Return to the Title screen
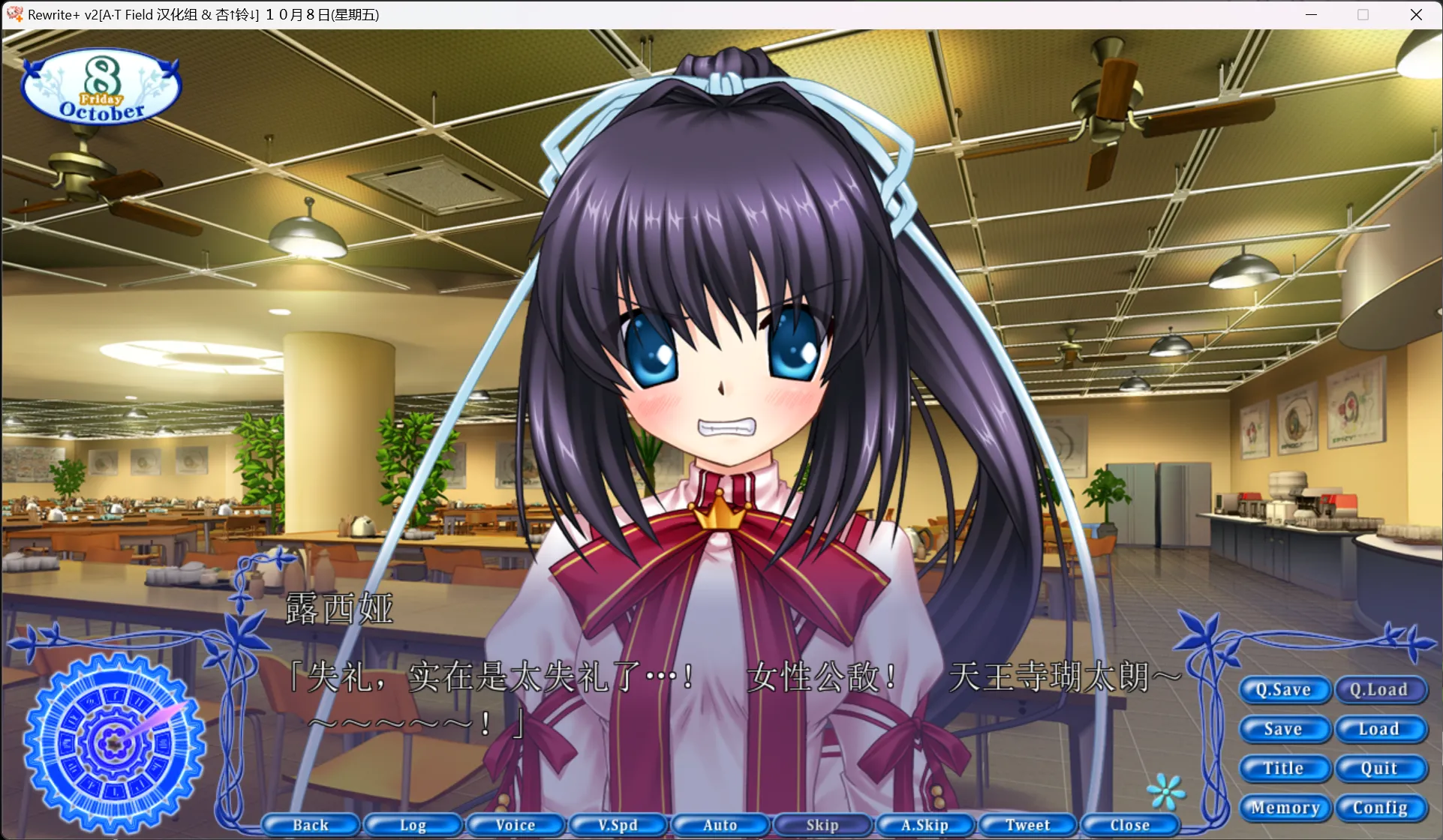The image size is (1443, 840). tap(1285, 768)
